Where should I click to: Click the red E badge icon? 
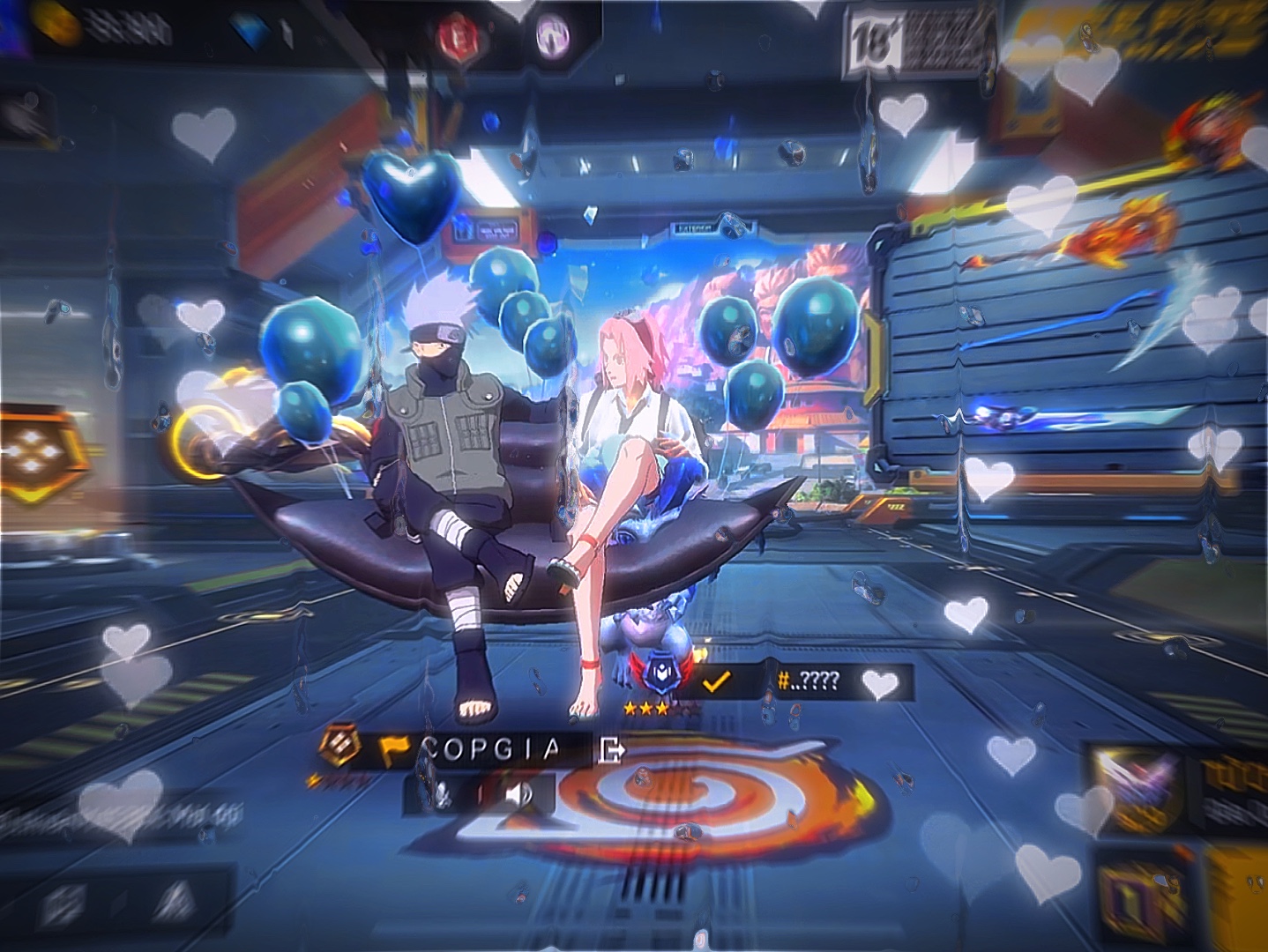[x=458, y=36]
